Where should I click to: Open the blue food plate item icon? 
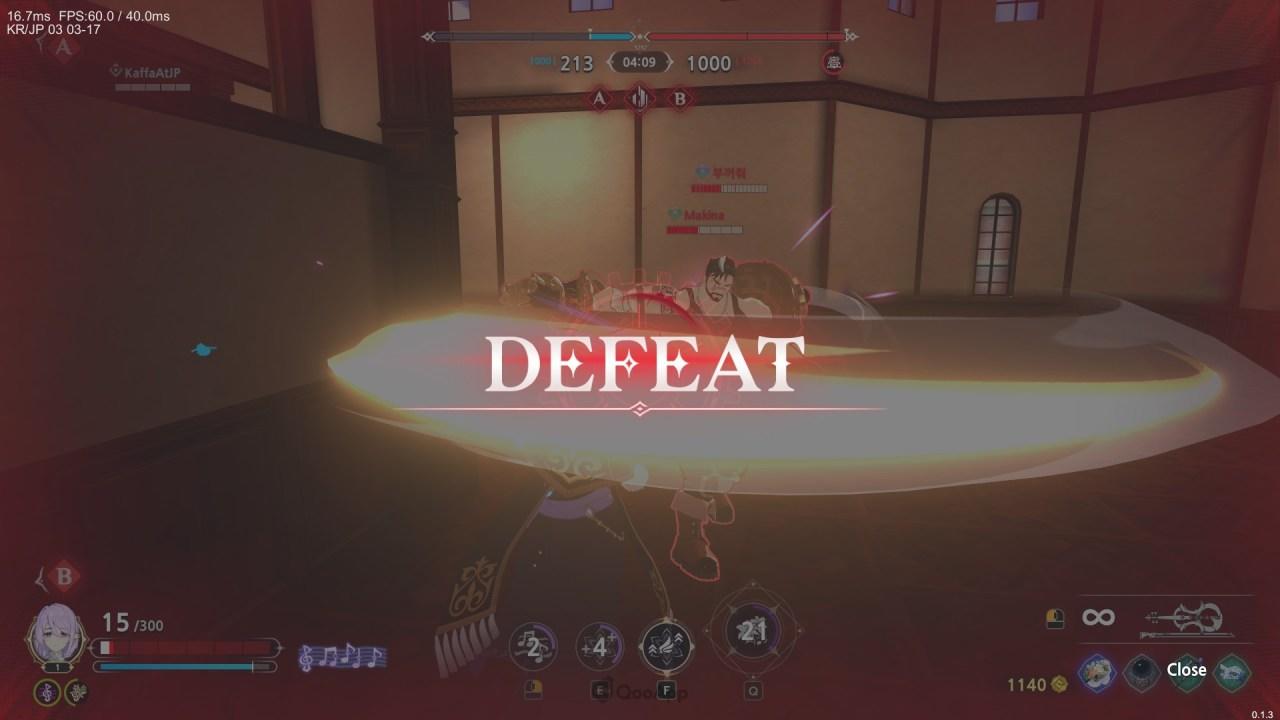click(x=1097, y=670)
